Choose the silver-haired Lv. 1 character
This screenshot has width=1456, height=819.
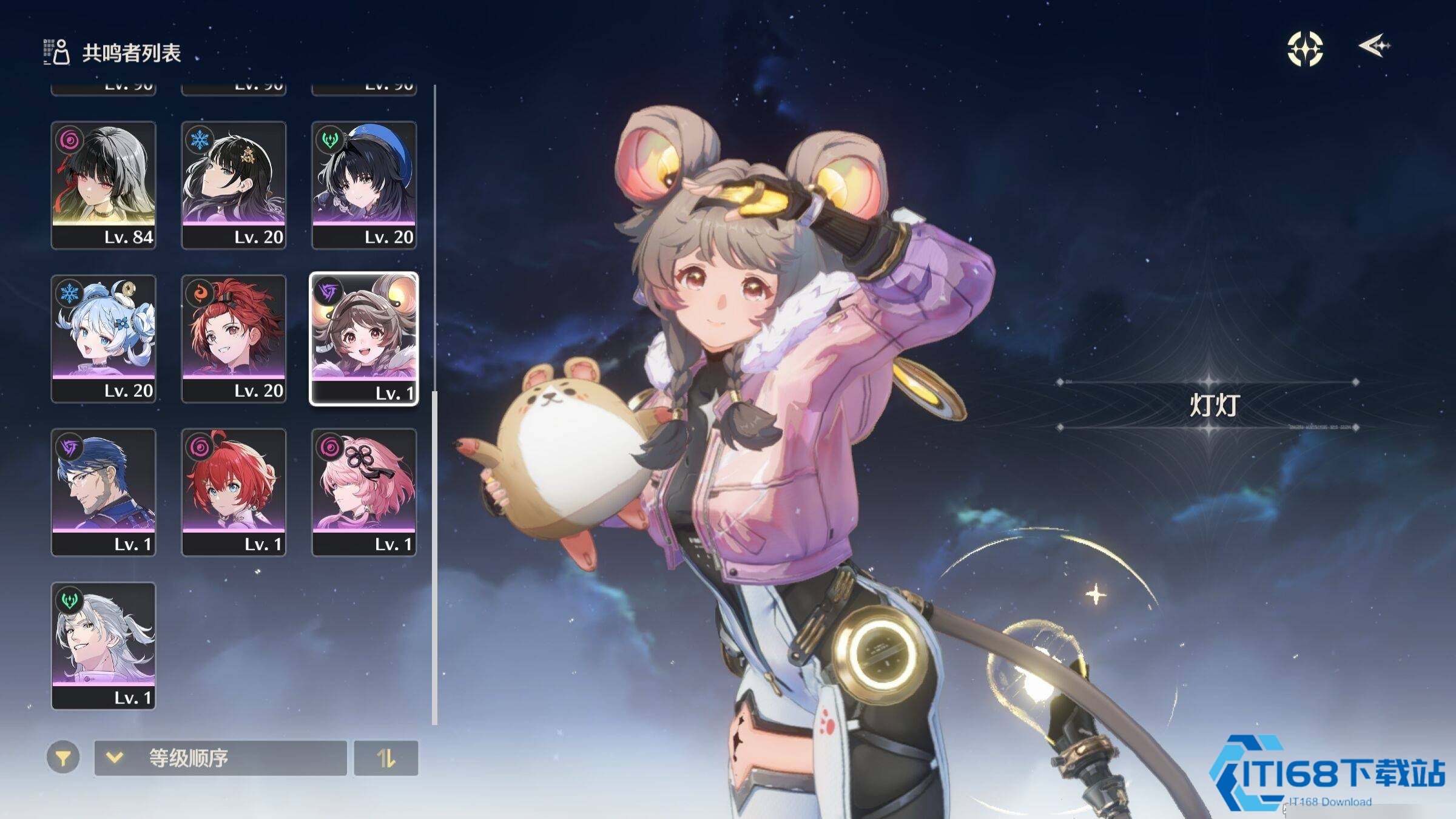103,645
